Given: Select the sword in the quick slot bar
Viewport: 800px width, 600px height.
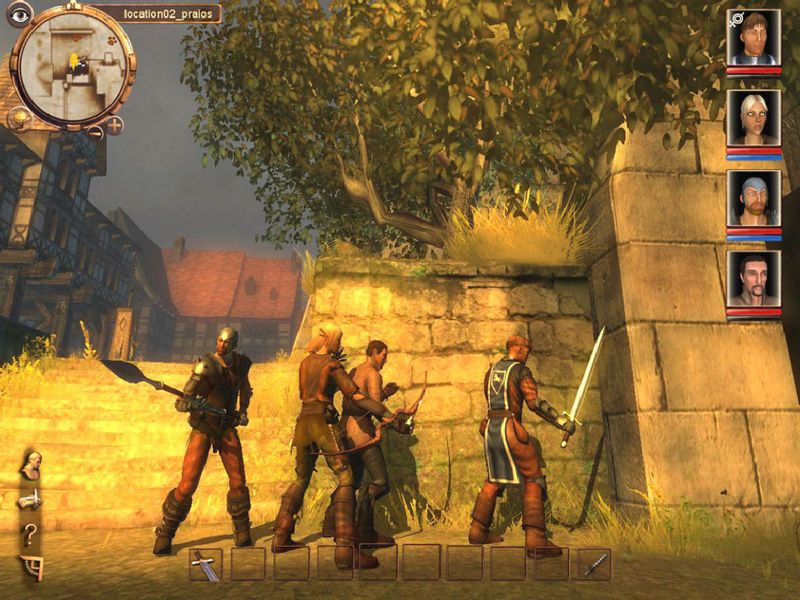Looking at the screenshot, I should coord(205,564).
